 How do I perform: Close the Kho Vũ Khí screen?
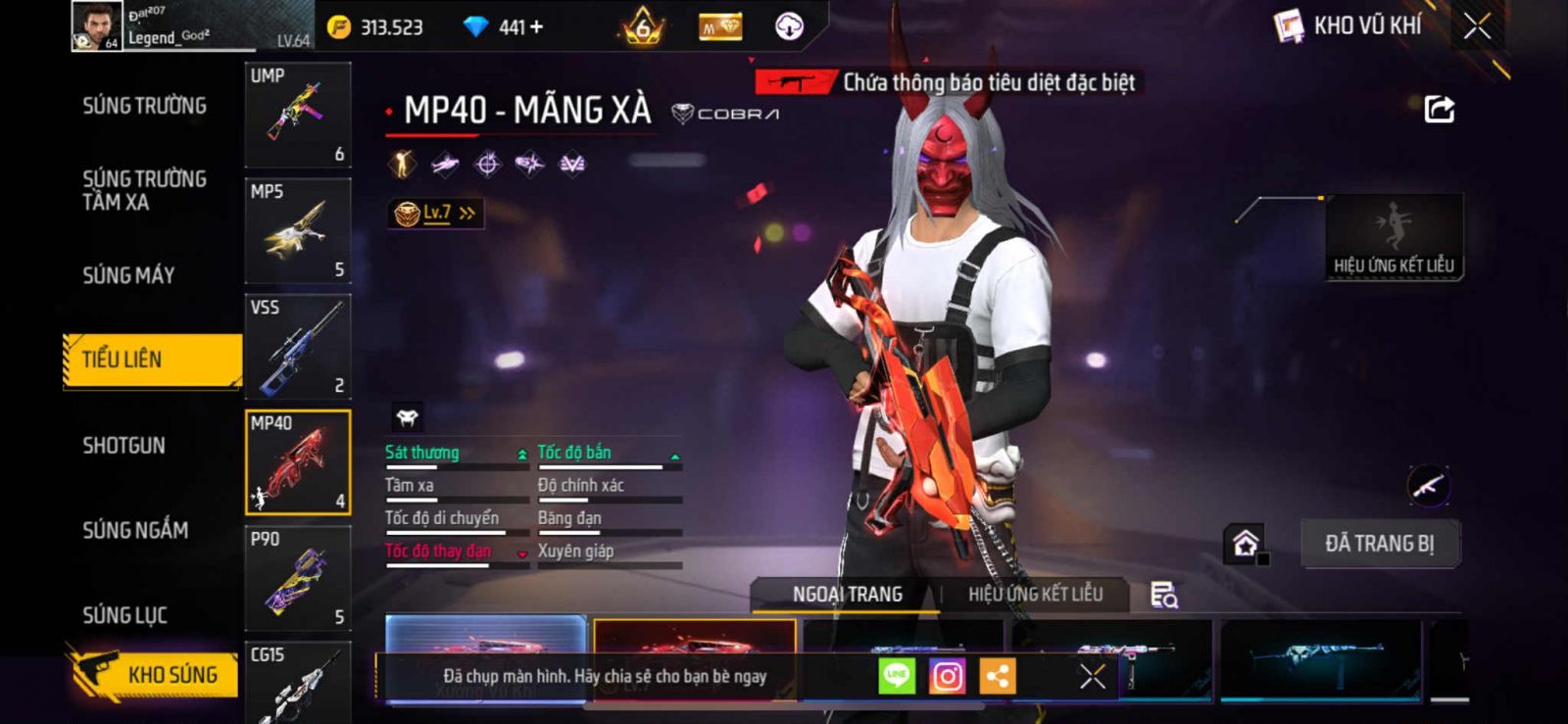click(1477, 26)
